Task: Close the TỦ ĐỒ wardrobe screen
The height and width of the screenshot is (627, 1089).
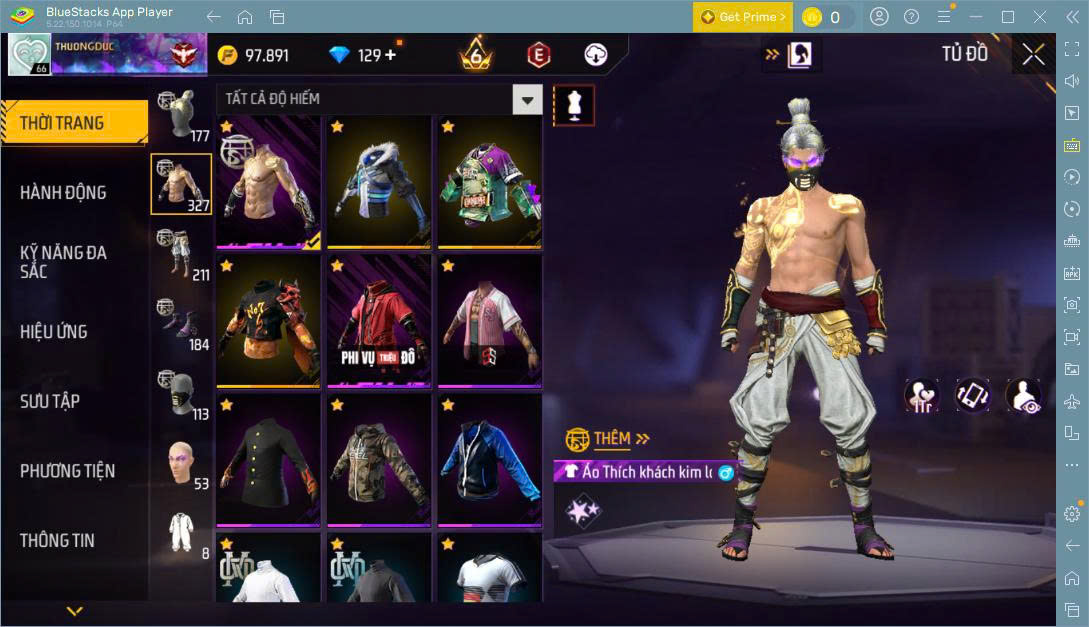Action: pos(1033,54)
